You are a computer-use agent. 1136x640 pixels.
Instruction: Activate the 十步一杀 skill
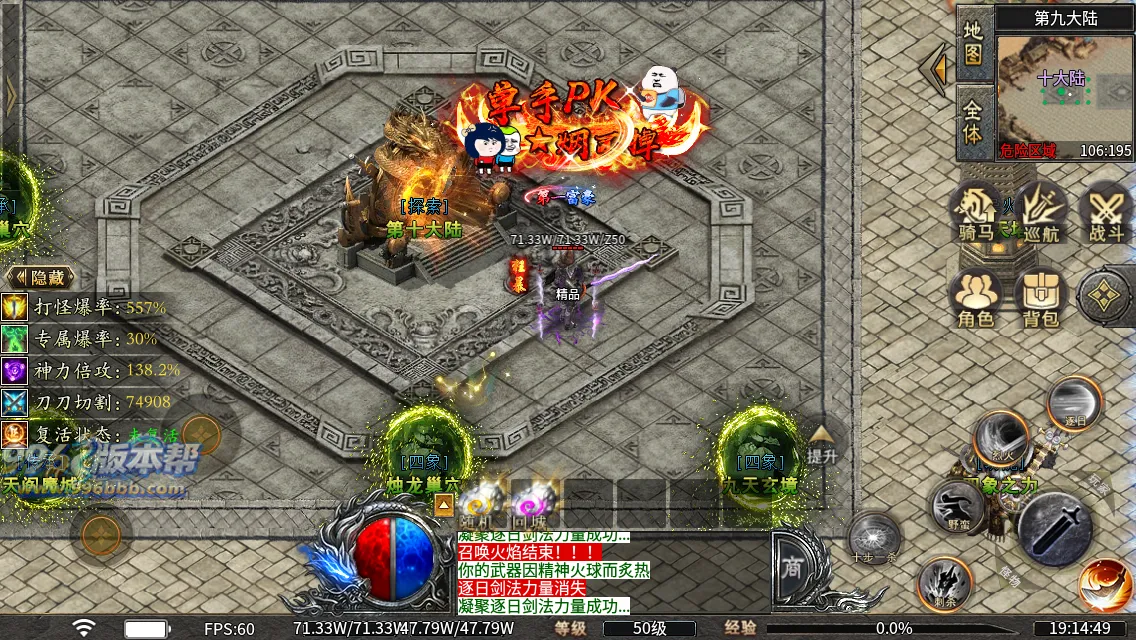point(875,537)
